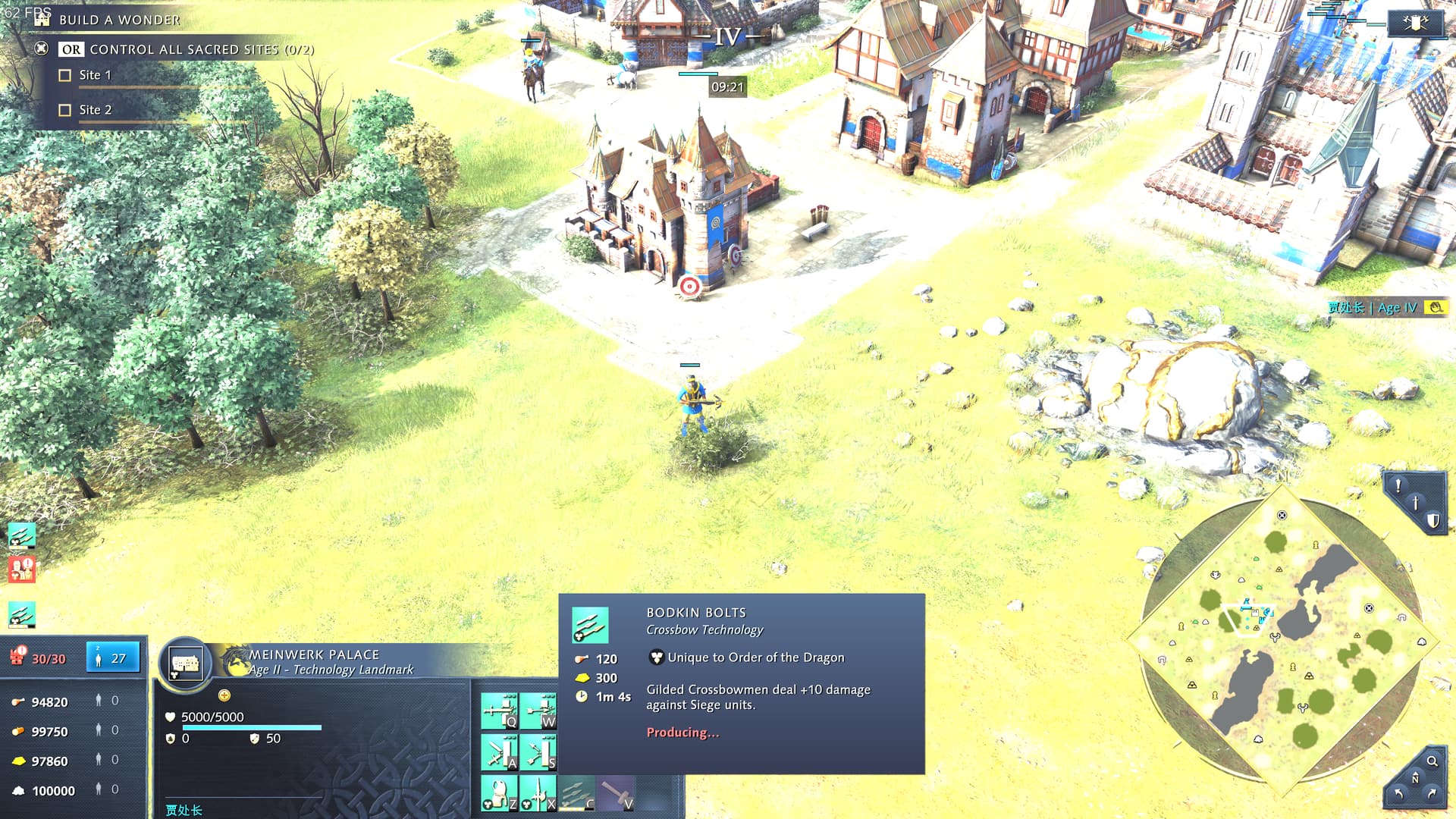Research the ranged armor upgrade (S)
This screenshot has height=819, width=1456.
click(x=538, y=752)
